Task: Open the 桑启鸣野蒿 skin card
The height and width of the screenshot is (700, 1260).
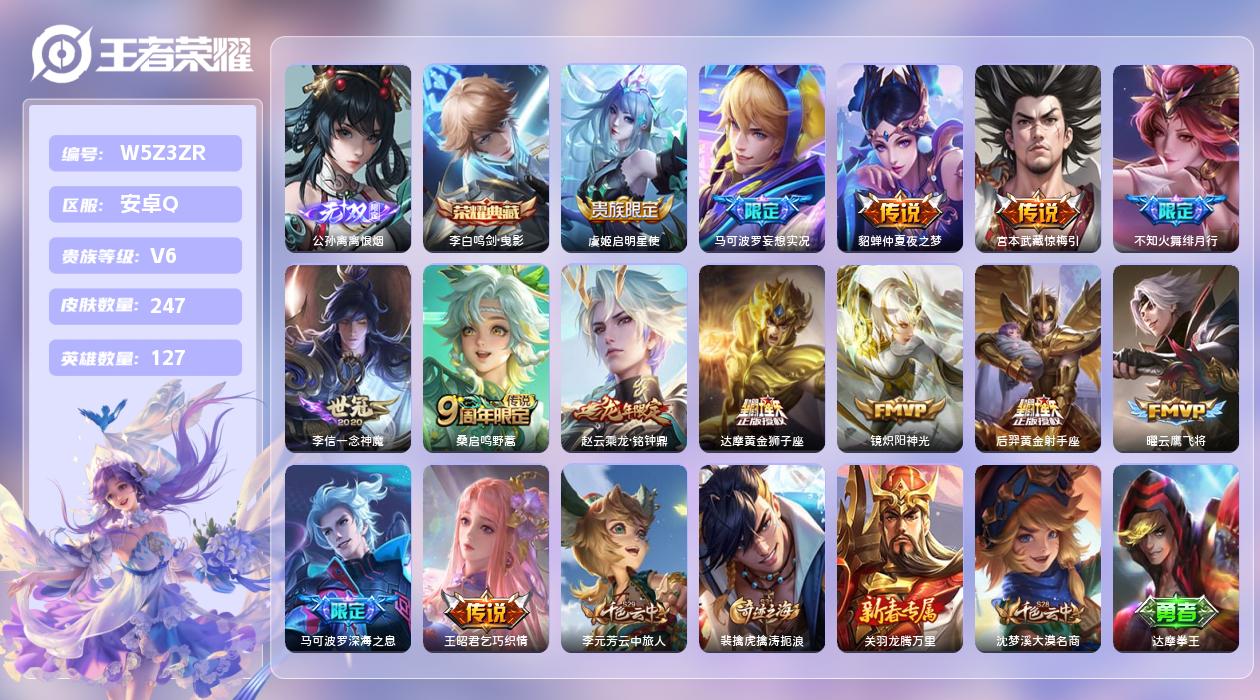Action: pos(486,358)
